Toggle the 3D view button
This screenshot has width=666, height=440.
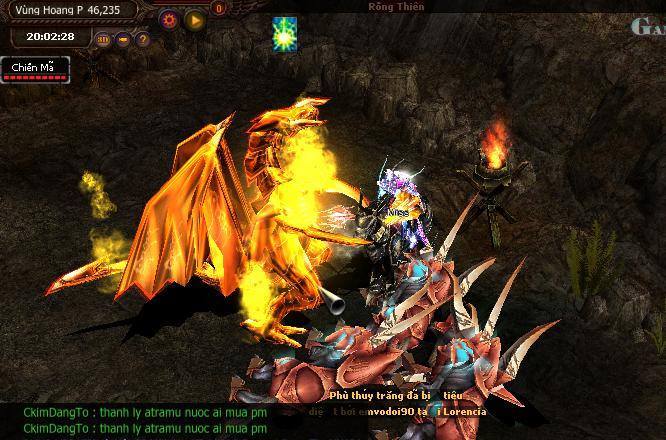(104, 39)
